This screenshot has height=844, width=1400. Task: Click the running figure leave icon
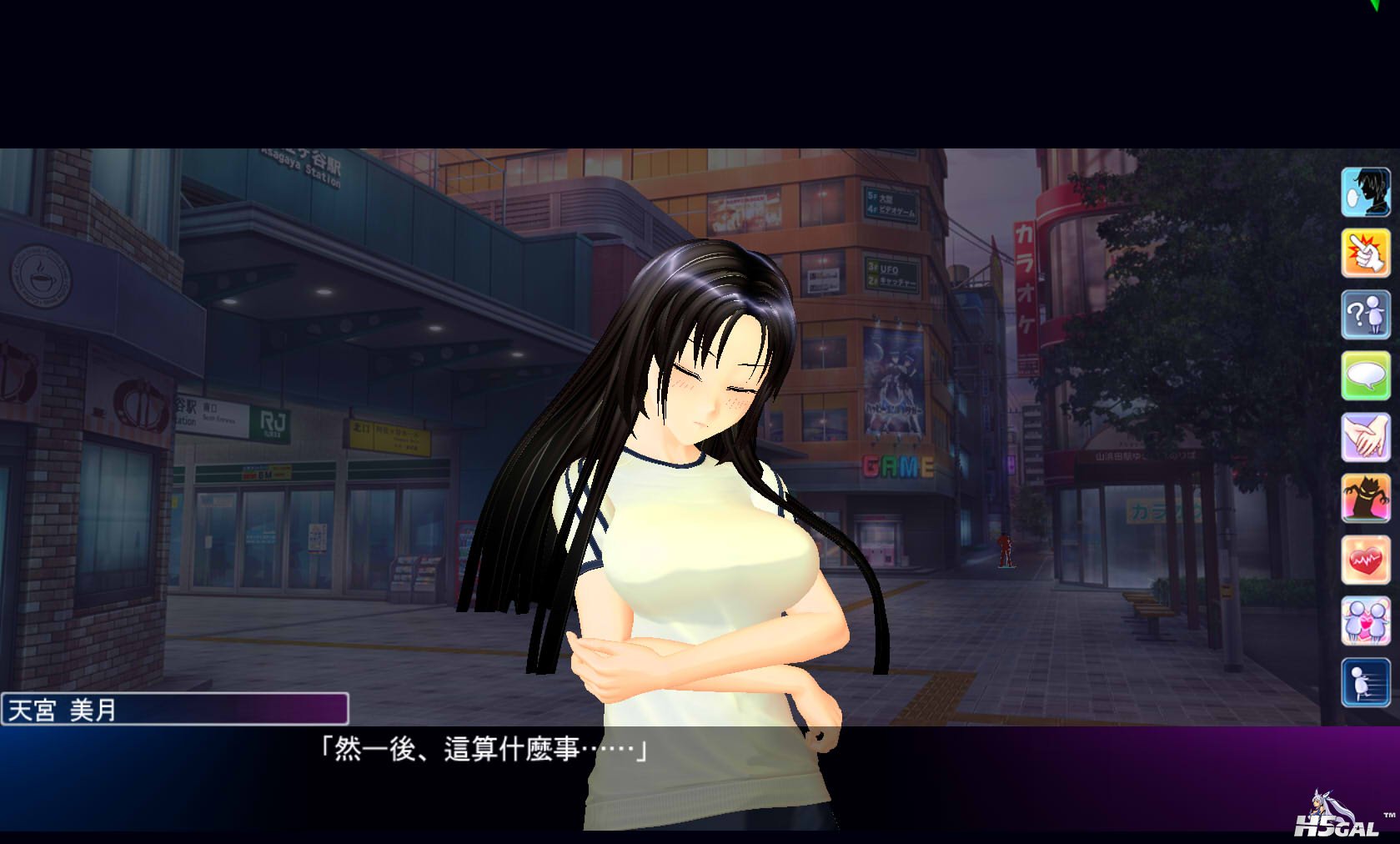coord(1365,682)
